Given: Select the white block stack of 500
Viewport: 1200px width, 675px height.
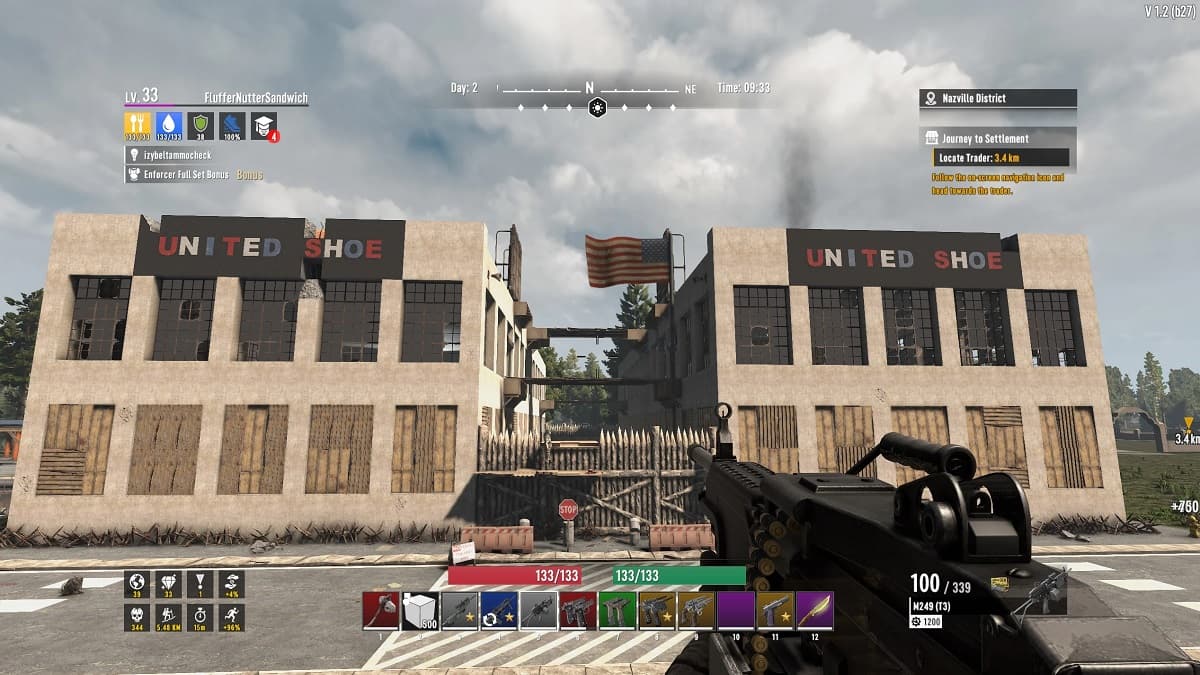Looking at the screenshot, I should click(x=420, y=611).
